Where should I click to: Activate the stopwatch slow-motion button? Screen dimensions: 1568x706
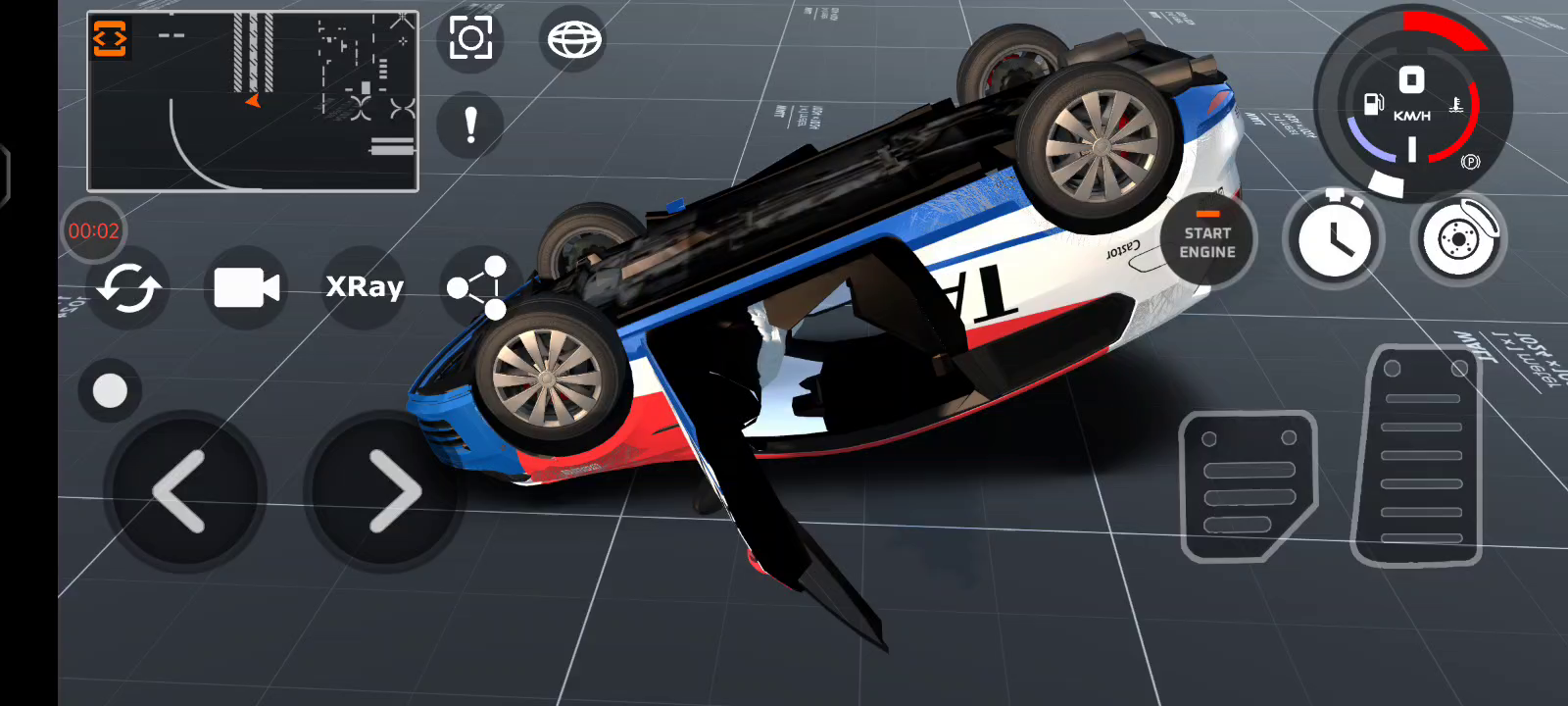1334,239
